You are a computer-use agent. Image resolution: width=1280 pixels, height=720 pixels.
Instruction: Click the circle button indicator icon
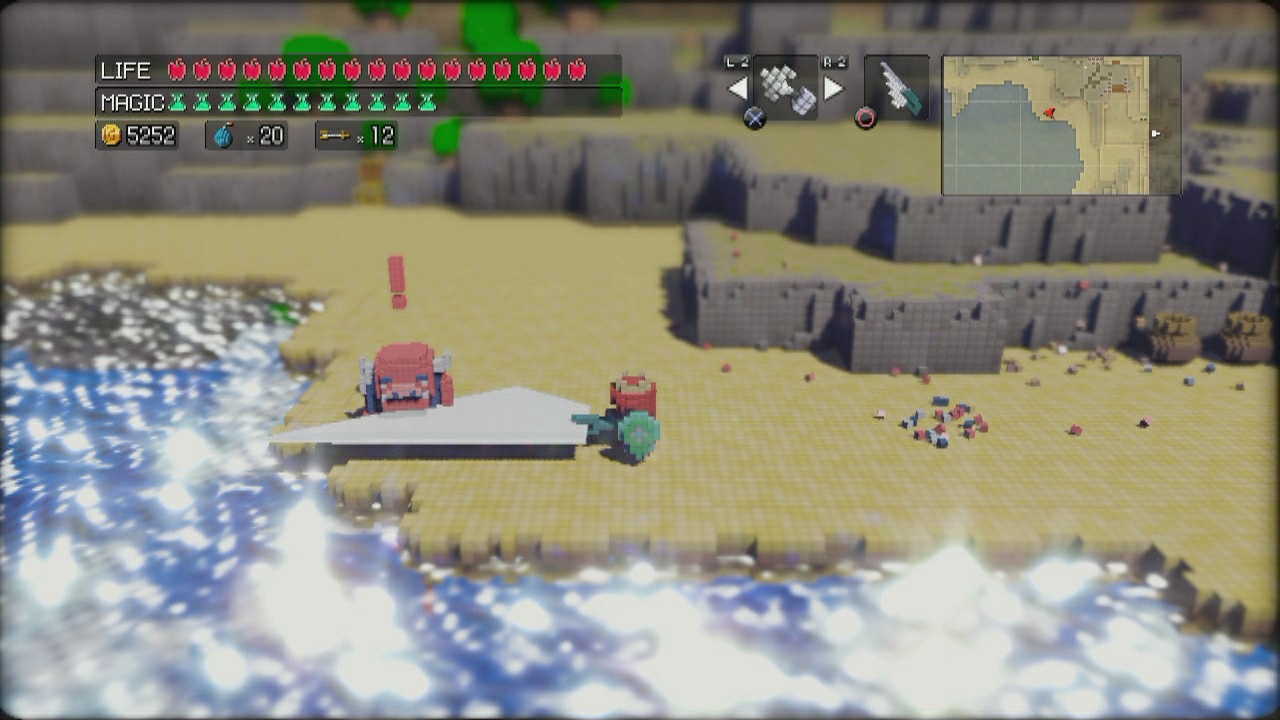pyautogui.click(x=865, y=117)
